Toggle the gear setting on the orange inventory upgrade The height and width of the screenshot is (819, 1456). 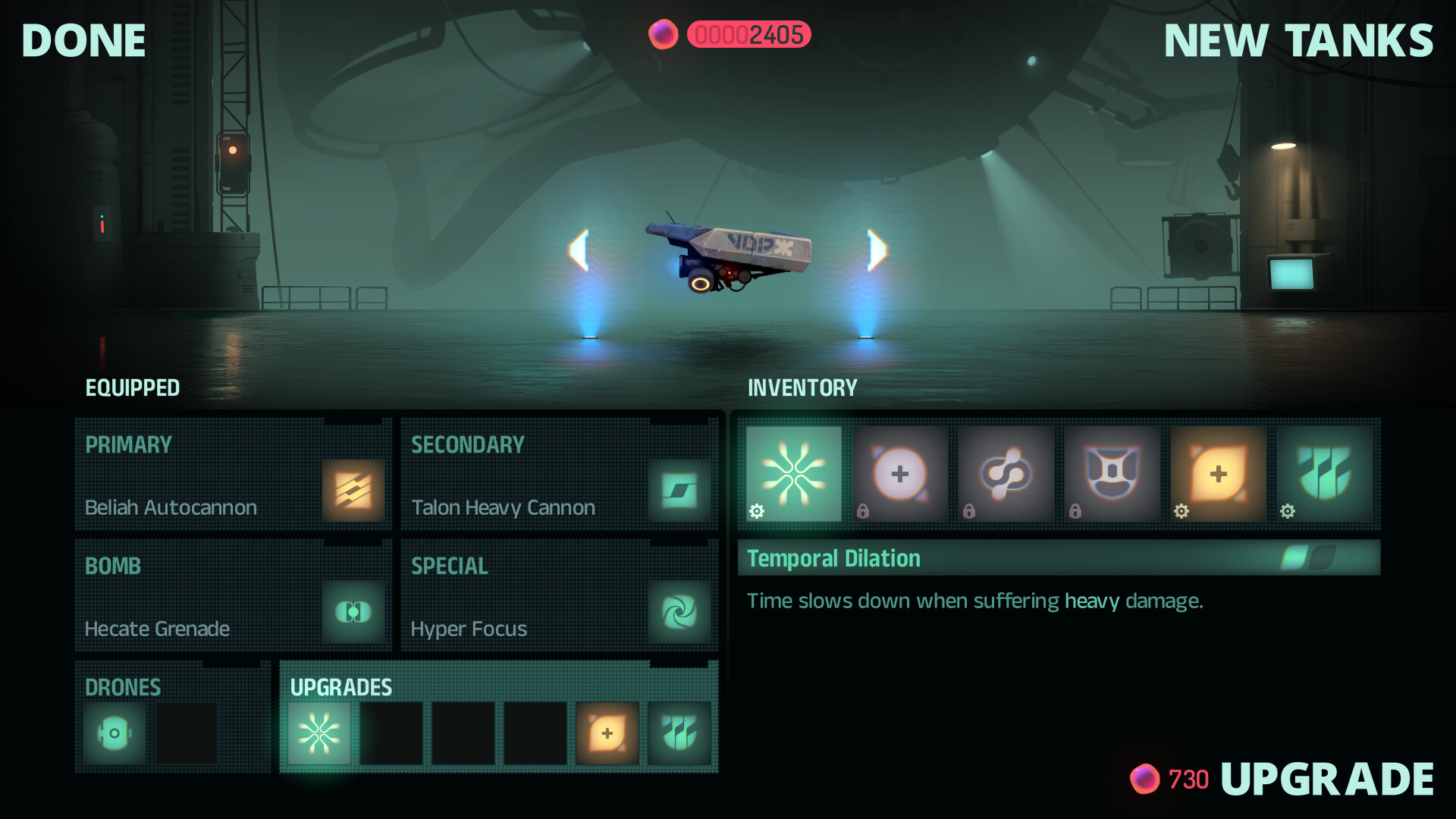pyautogui.click(x=1181, y=513)
